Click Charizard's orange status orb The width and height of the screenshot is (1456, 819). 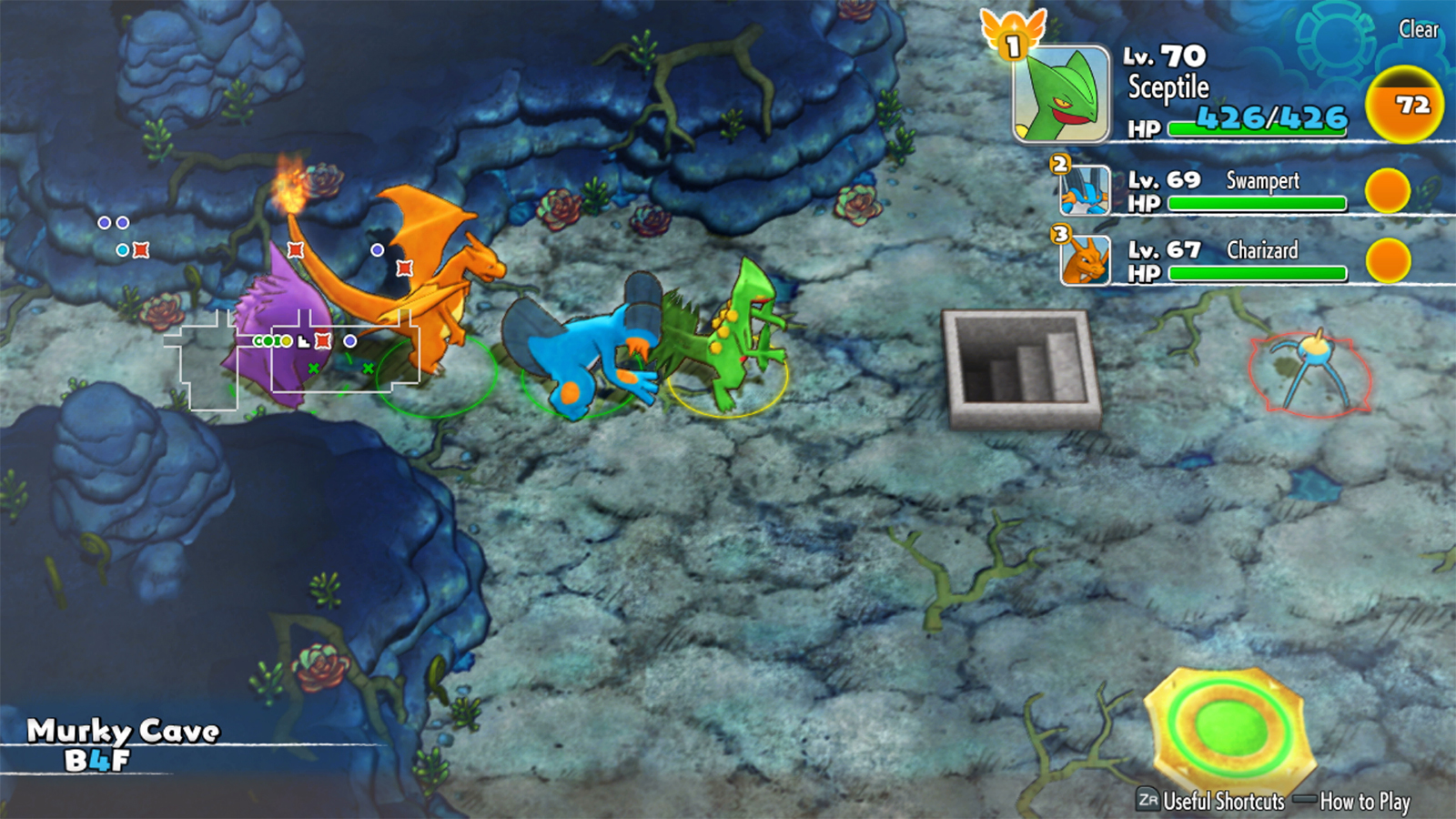tap(1387, 262)
